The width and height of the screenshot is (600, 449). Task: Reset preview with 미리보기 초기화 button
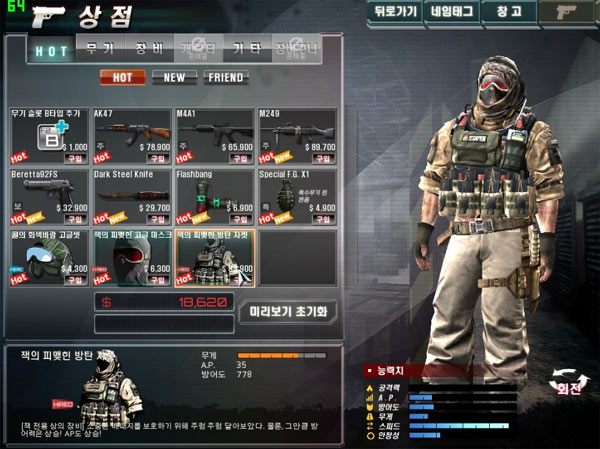(289, 311)
